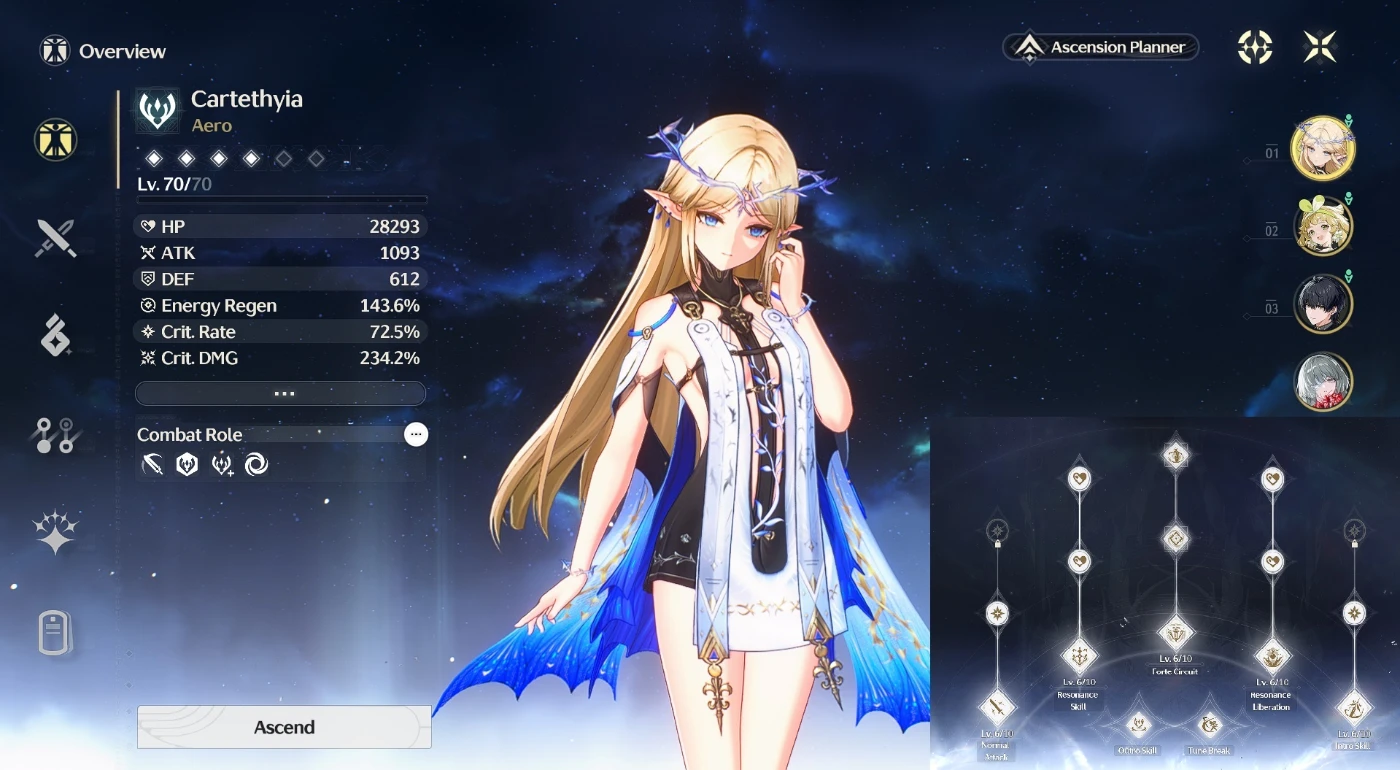1400x770 pixels.
Task: Select the Overview tab with the figure icon
Action: pyautogui.click(x=56, y=141)
